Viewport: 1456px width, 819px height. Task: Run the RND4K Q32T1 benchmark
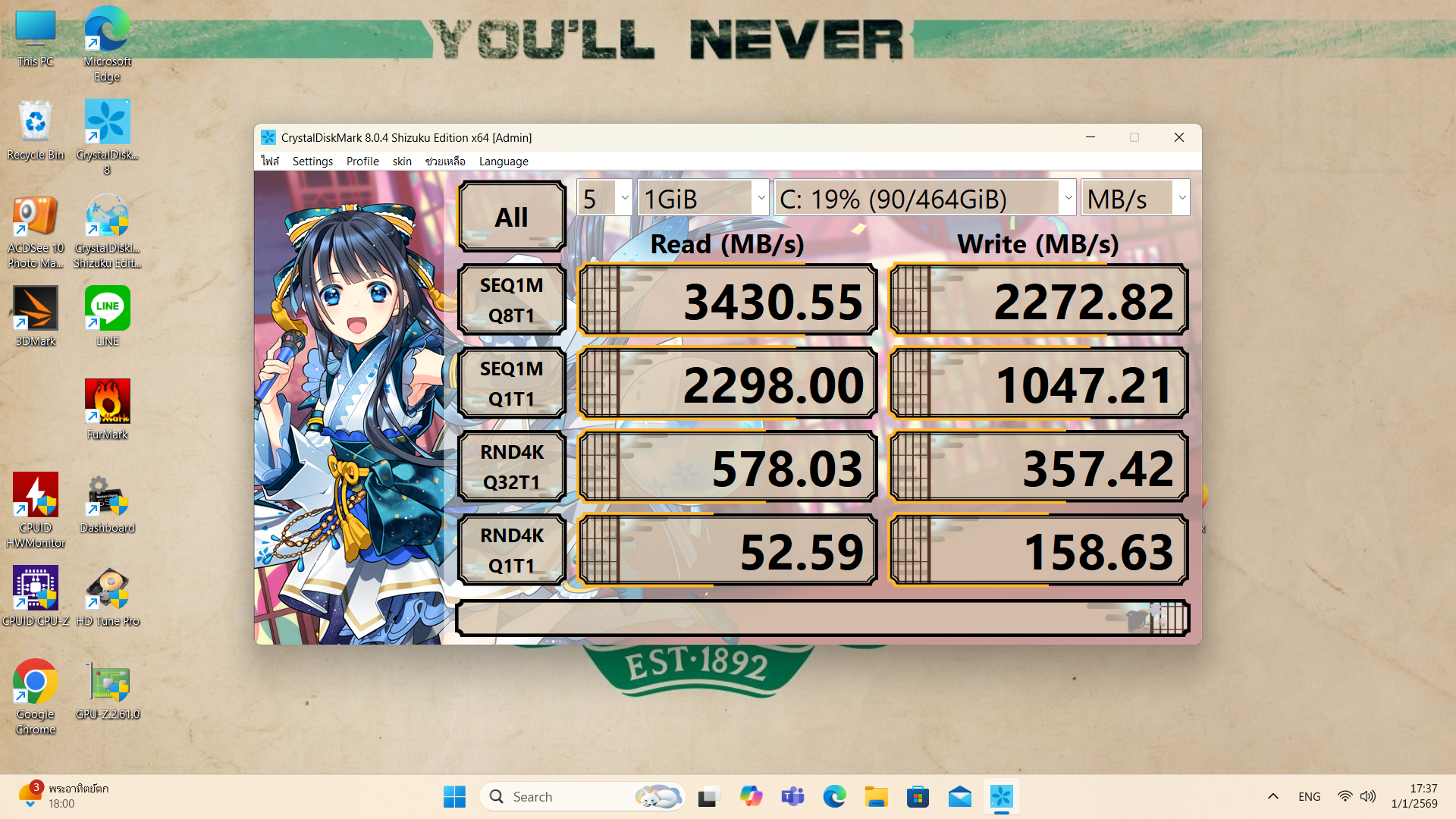tap(512, 467)
